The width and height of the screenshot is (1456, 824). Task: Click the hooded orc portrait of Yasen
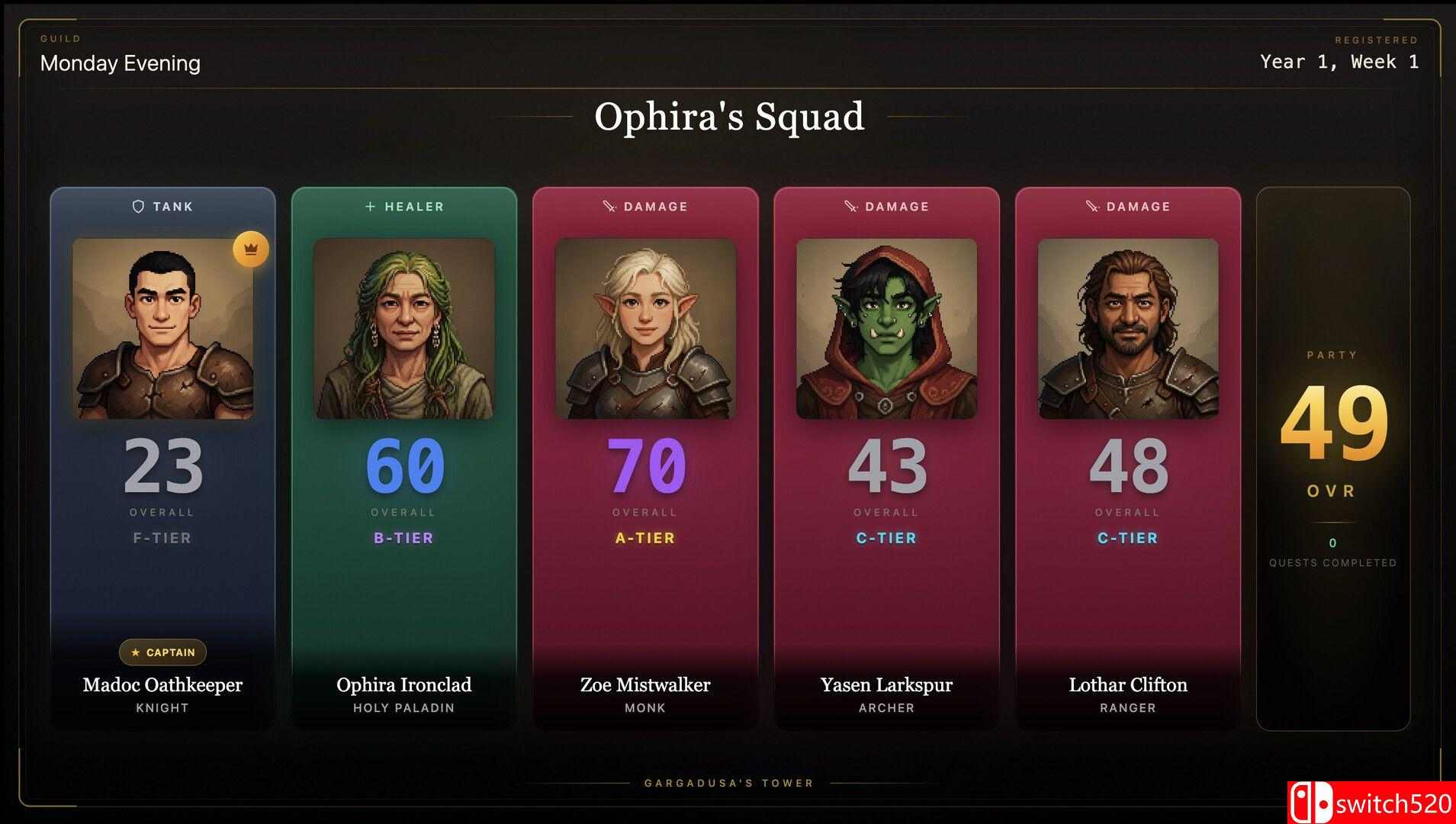click(886, 329)
